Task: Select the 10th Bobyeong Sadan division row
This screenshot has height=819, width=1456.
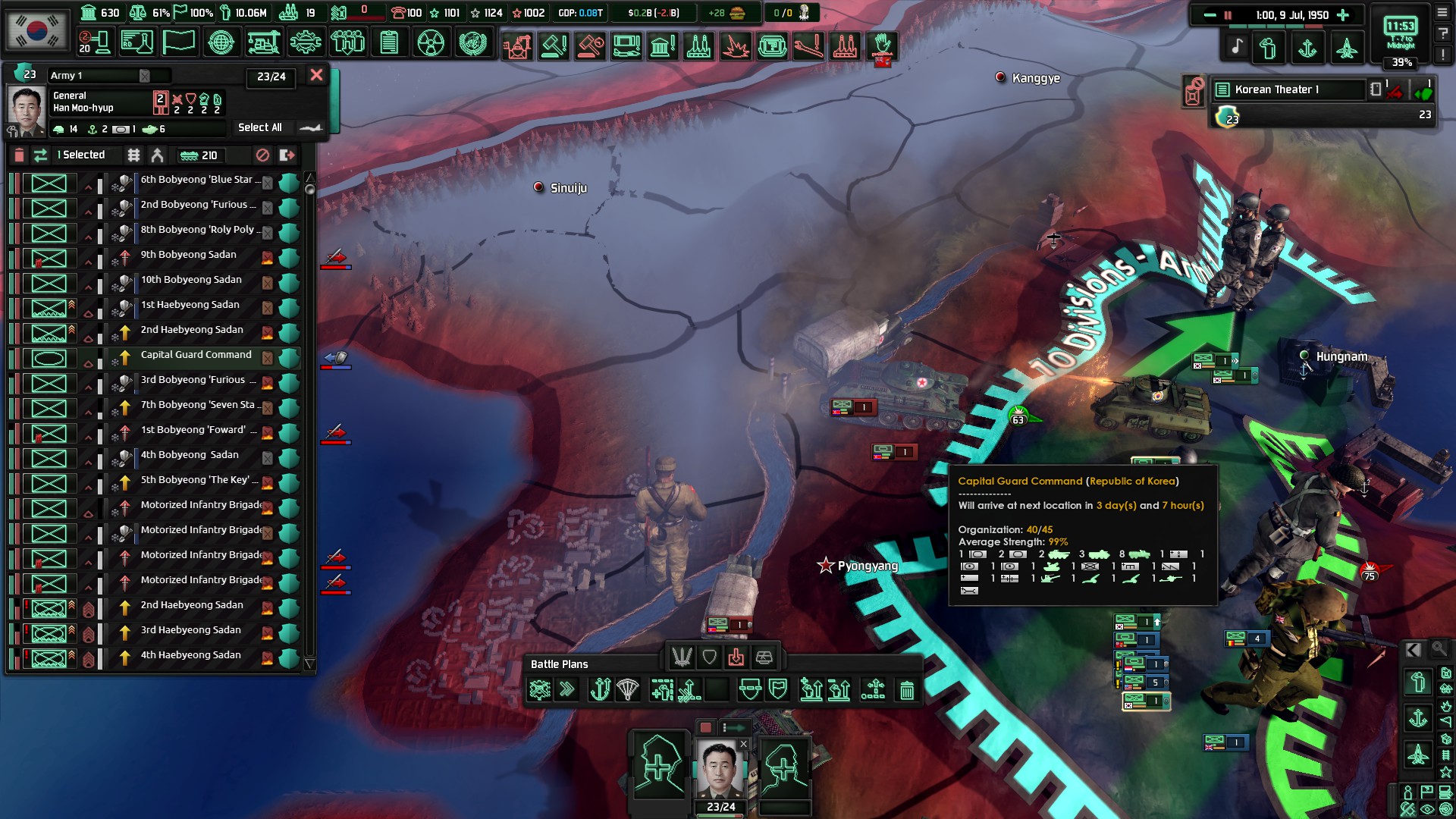Action: coord(191,280)
